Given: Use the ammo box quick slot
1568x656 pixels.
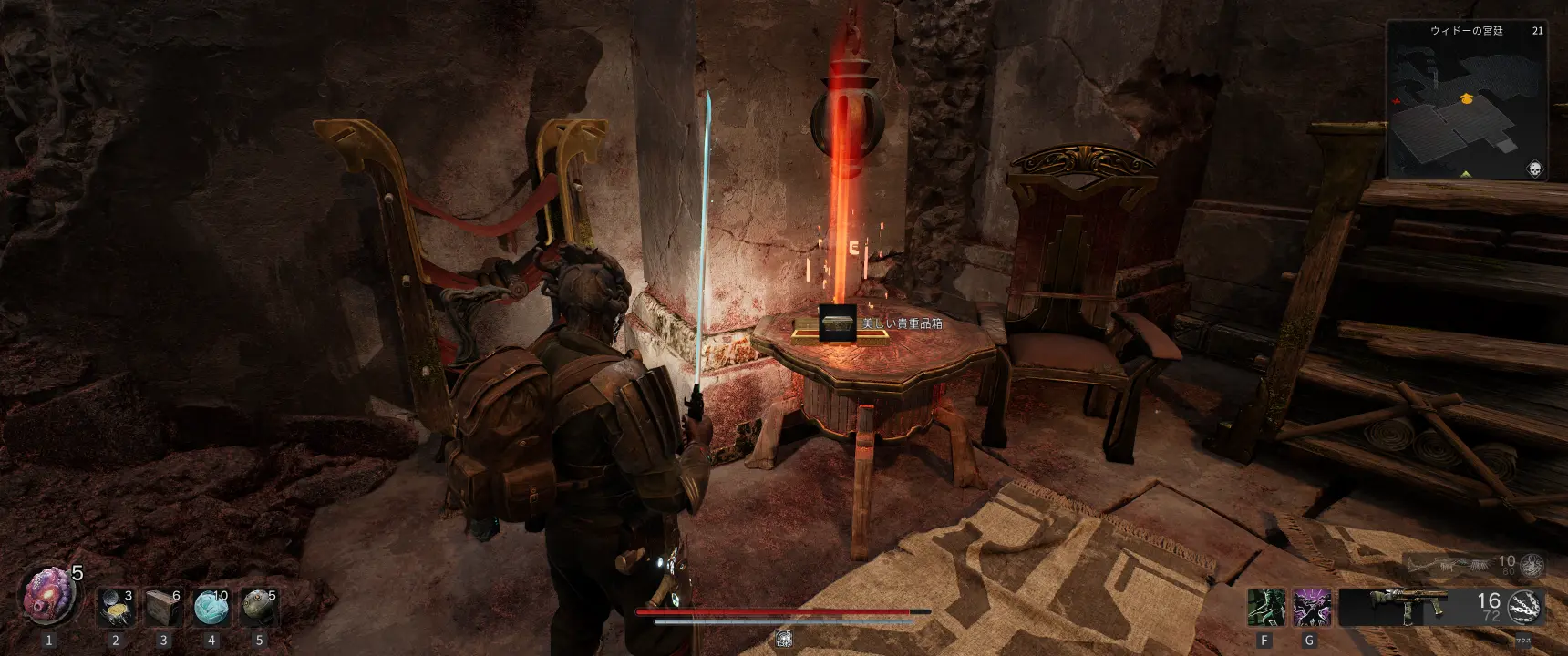Looking at the screenshot, I should (x=164, y=608).
